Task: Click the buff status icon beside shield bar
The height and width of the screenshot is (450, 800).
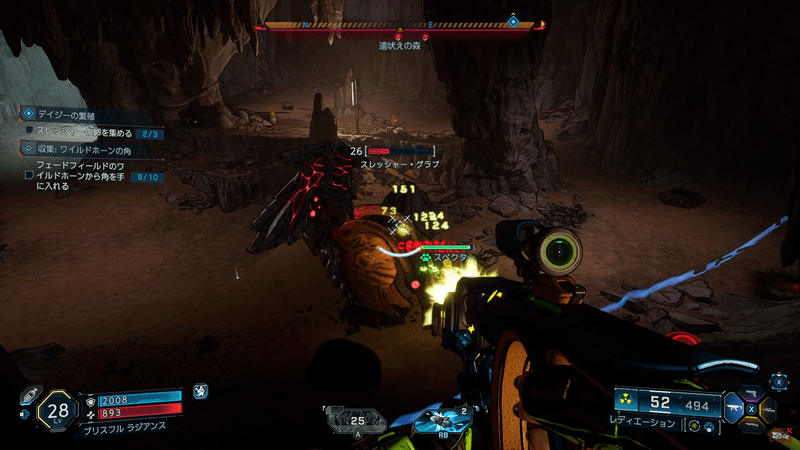Action: click(201, 392)
